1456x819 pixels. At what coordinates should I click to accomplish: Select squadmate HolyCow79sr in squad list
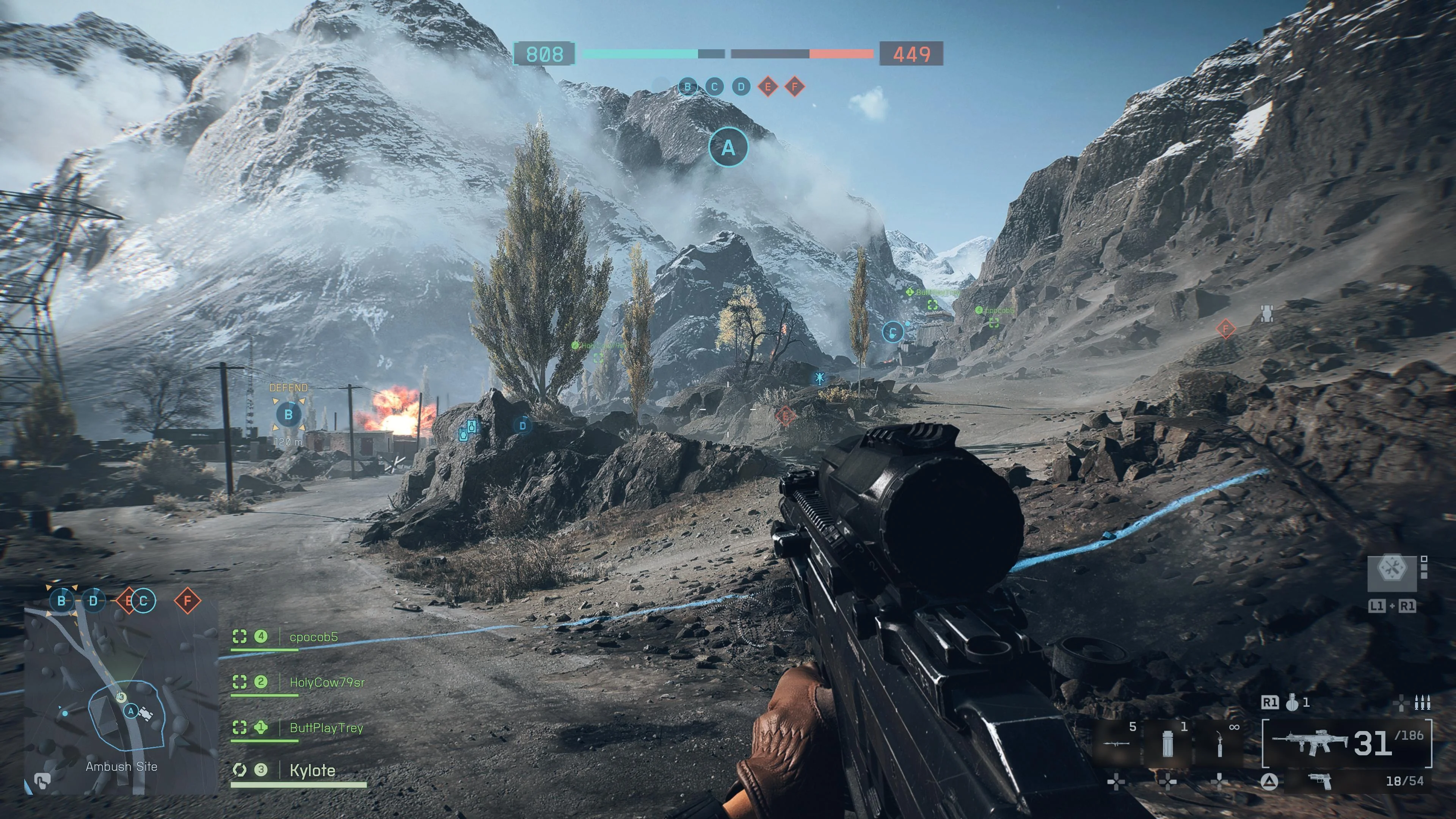pyautogui.click(x=327, y=682)
